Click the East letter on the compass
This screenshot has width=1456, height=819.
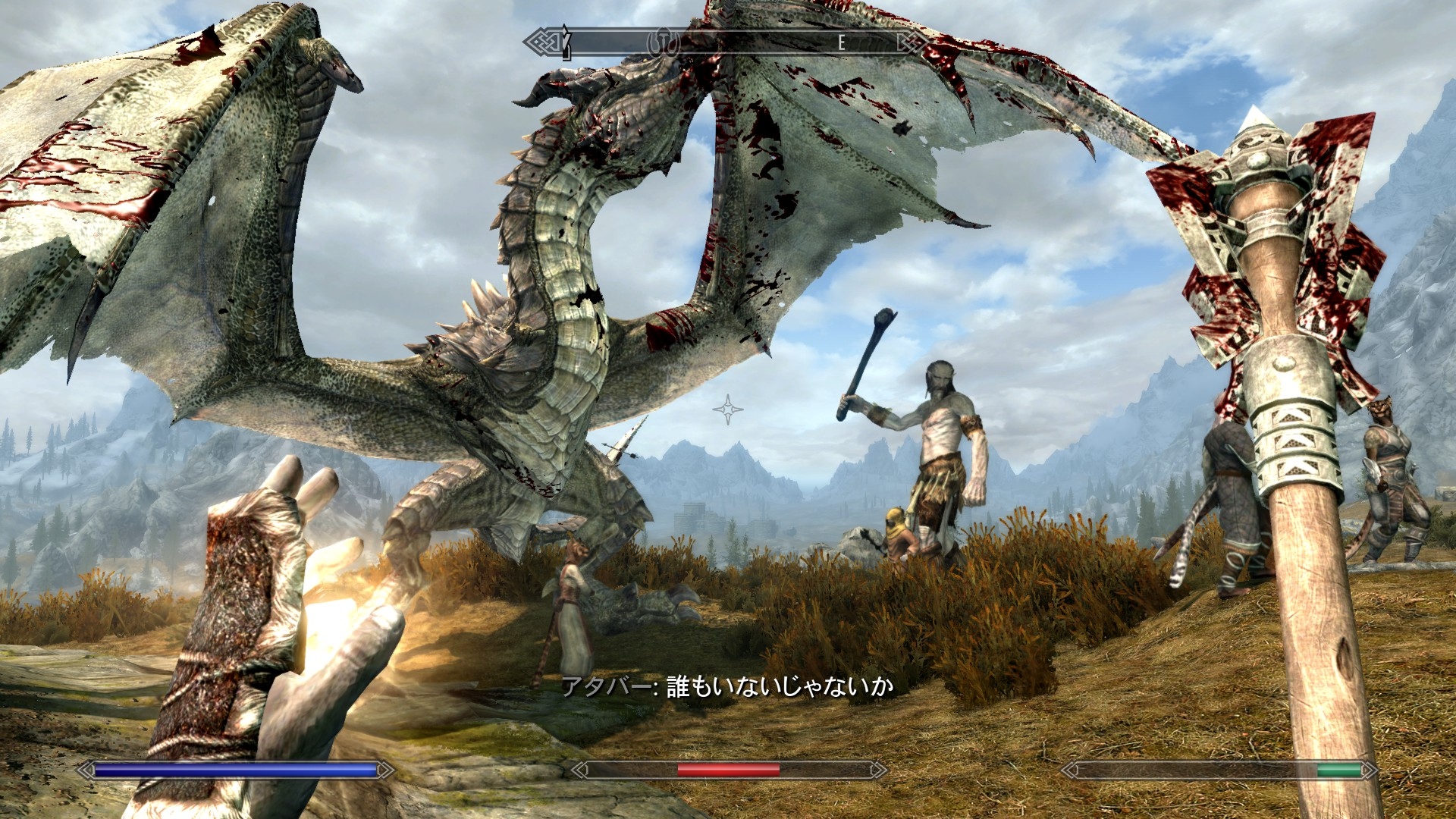point(841,43)
